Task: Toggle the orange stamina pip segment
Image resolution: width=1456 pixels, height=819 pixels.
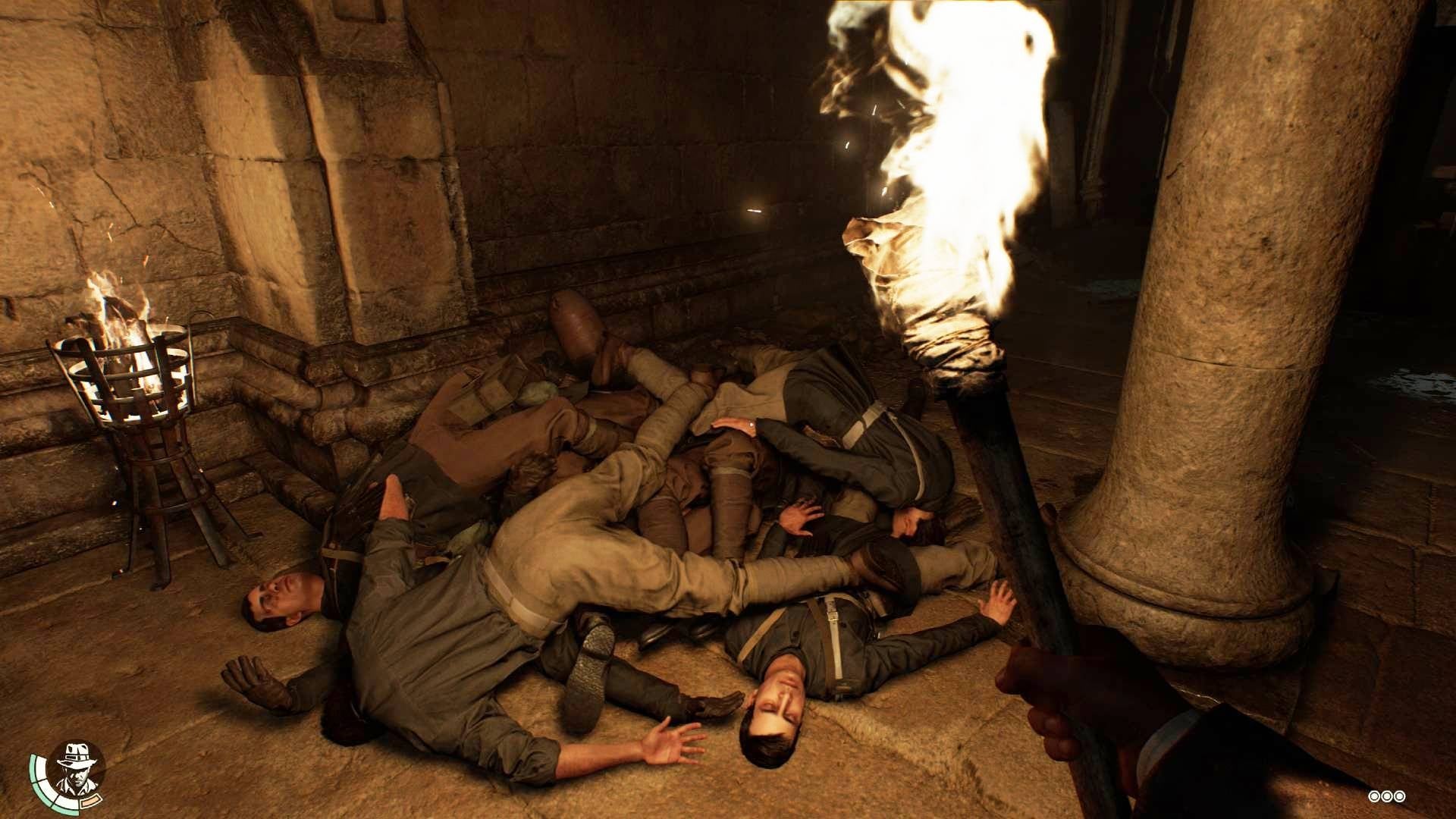Action: [92, 802]
